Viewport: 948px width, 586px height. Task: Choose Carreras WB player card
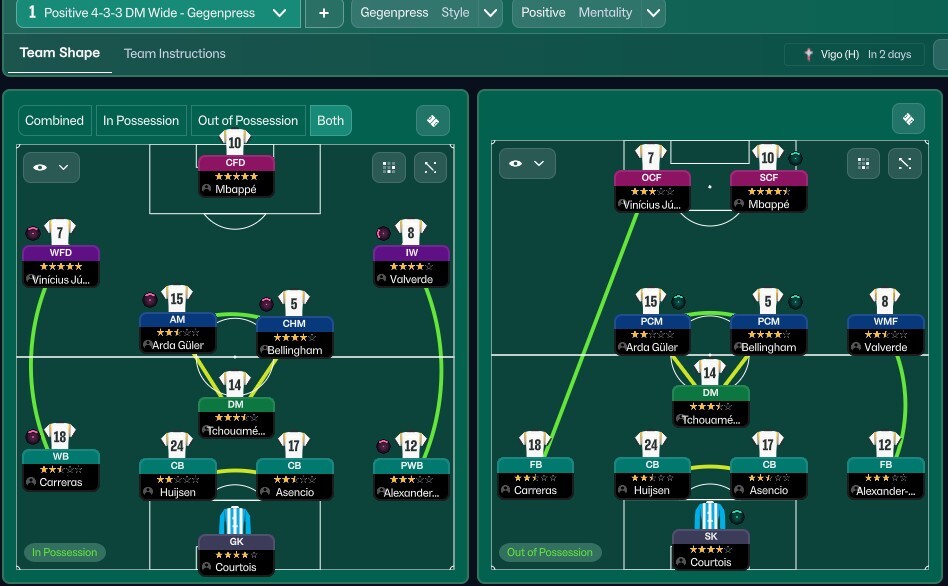tap(60, 469)
